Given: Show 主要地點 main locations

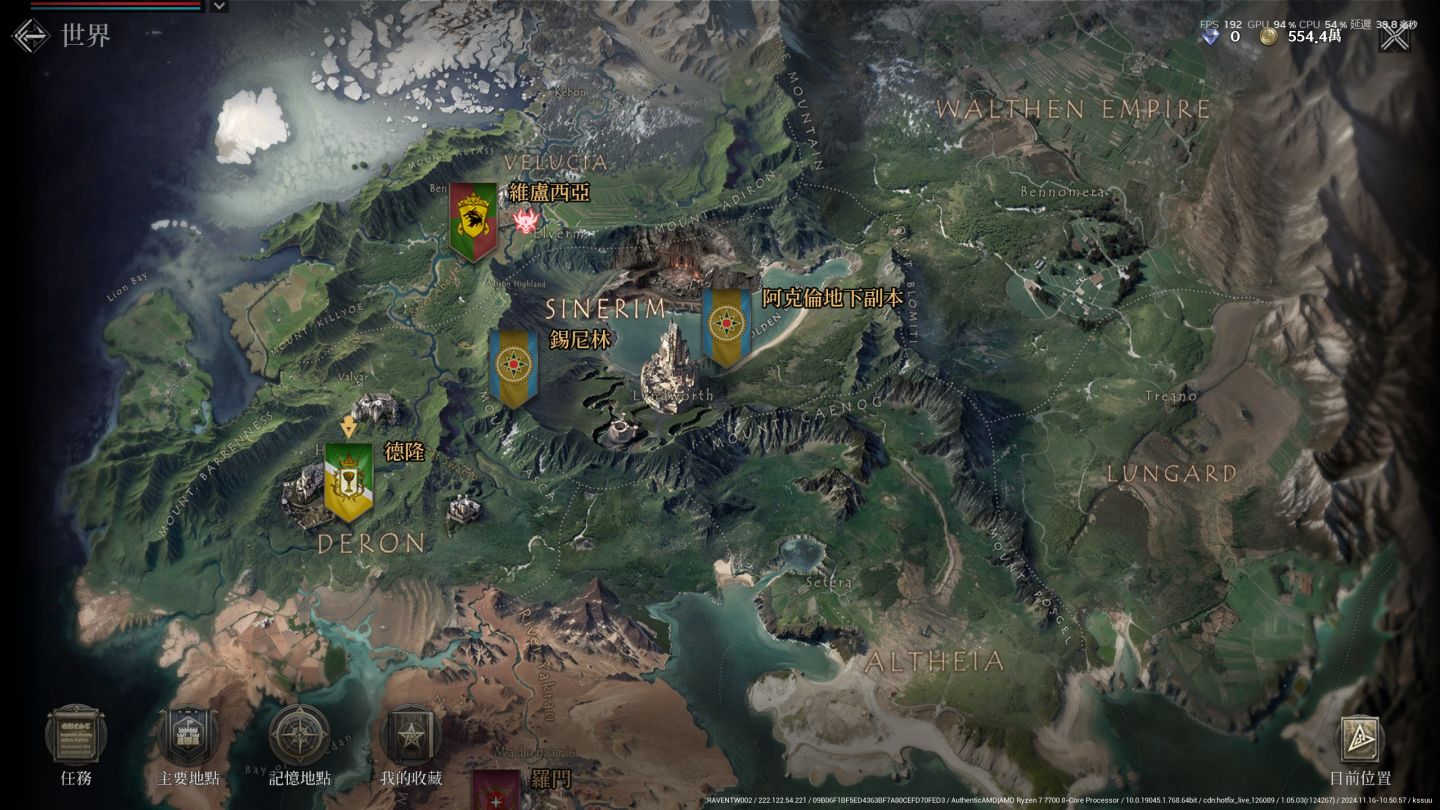Looking at the screenshot, I should coord(188,735).
